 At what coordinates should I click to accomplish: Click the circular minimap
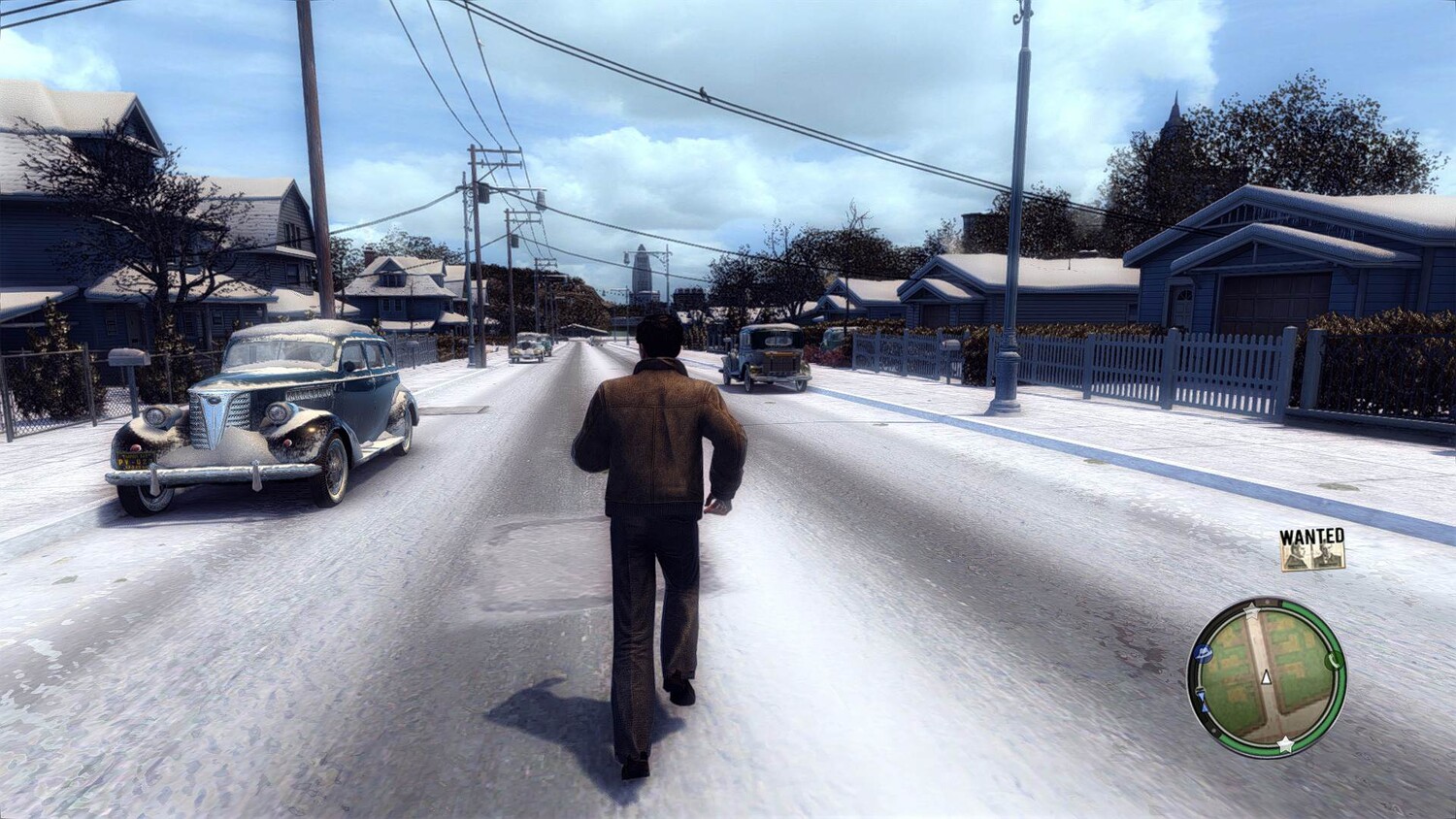click(x=1267, y=677)
